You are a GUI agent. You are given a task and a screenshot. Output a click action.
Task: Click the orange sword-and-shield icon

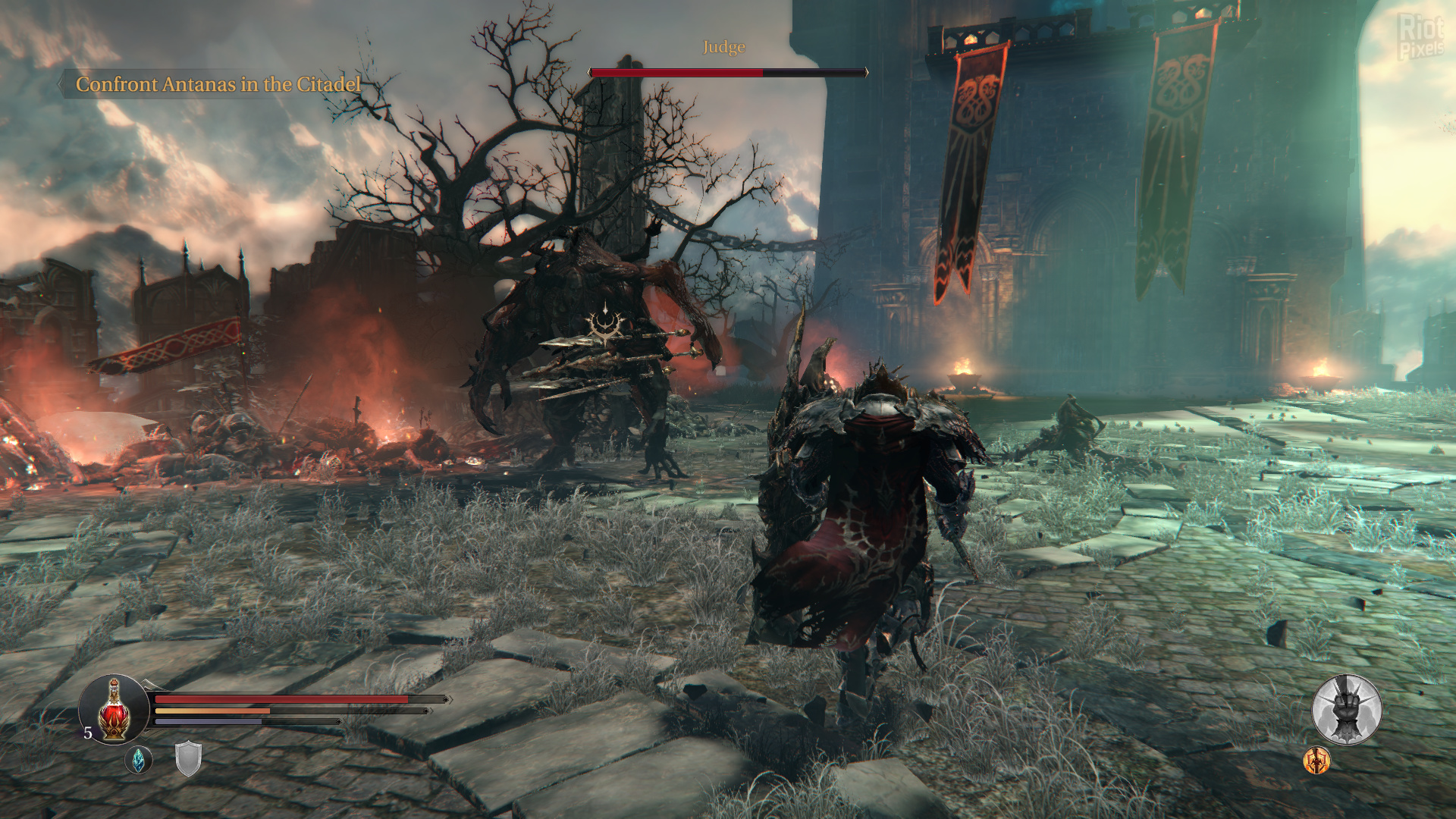tap(1316, 760)
